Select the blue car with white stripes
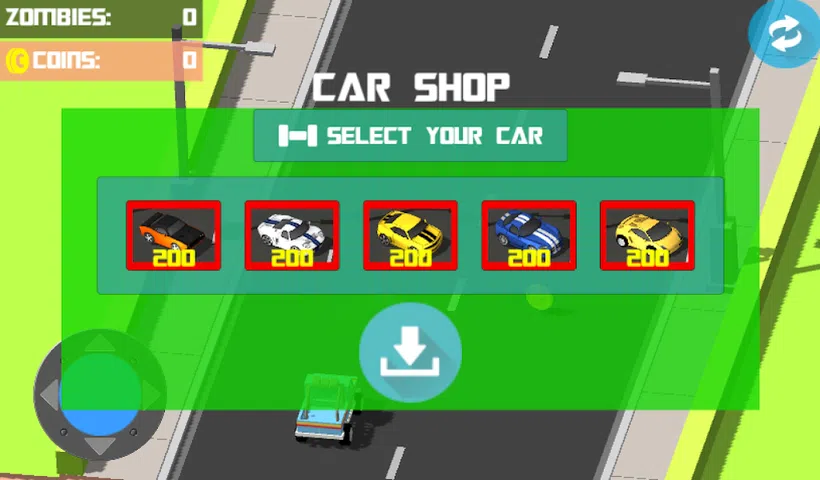 [x=529, y=235]
